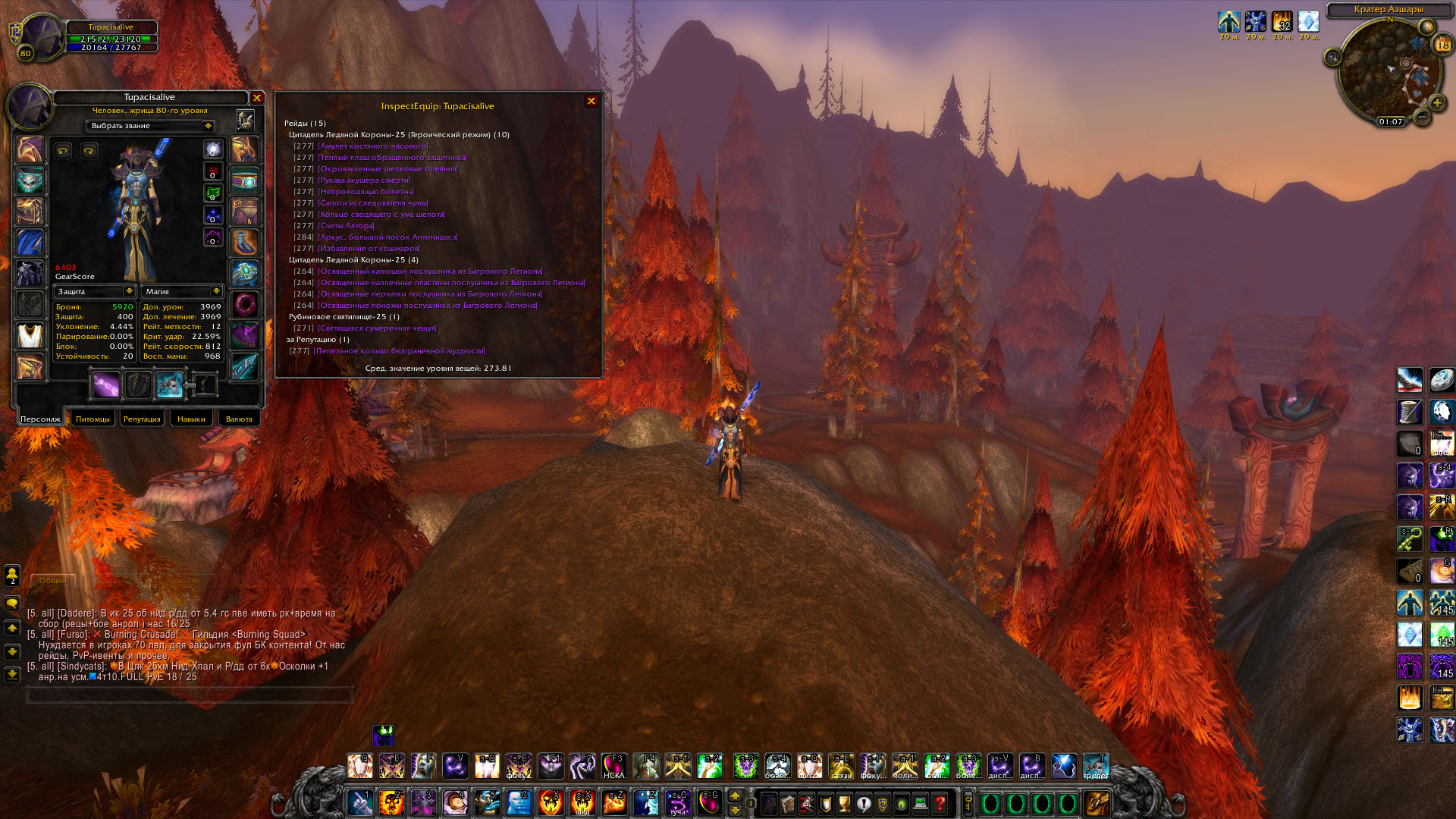1456x819 pixels.
Task: Close the InspectEquip panel
Action: pos(591,101)
